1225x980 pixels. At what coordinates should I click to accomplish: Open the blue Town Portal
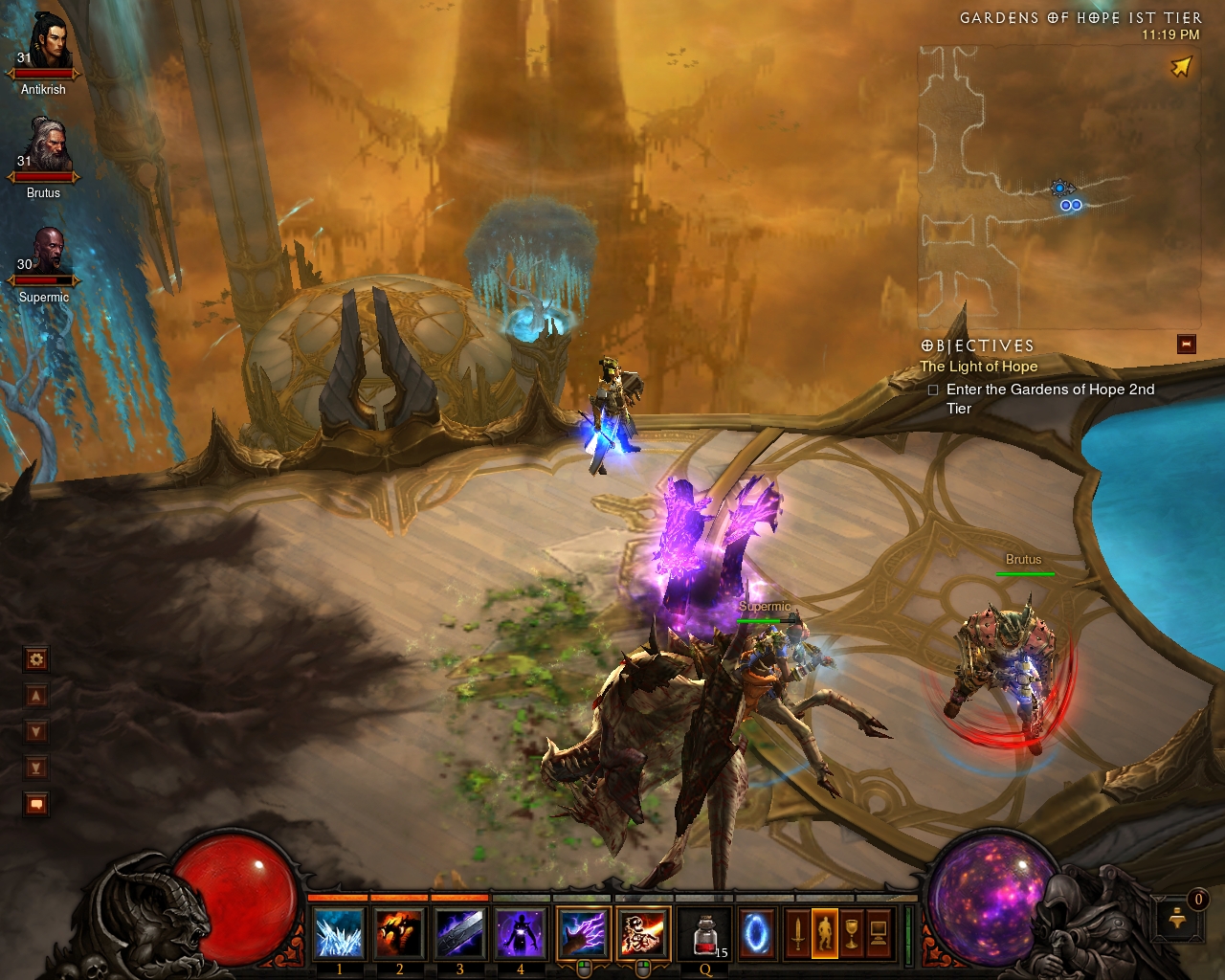[756, 933]
